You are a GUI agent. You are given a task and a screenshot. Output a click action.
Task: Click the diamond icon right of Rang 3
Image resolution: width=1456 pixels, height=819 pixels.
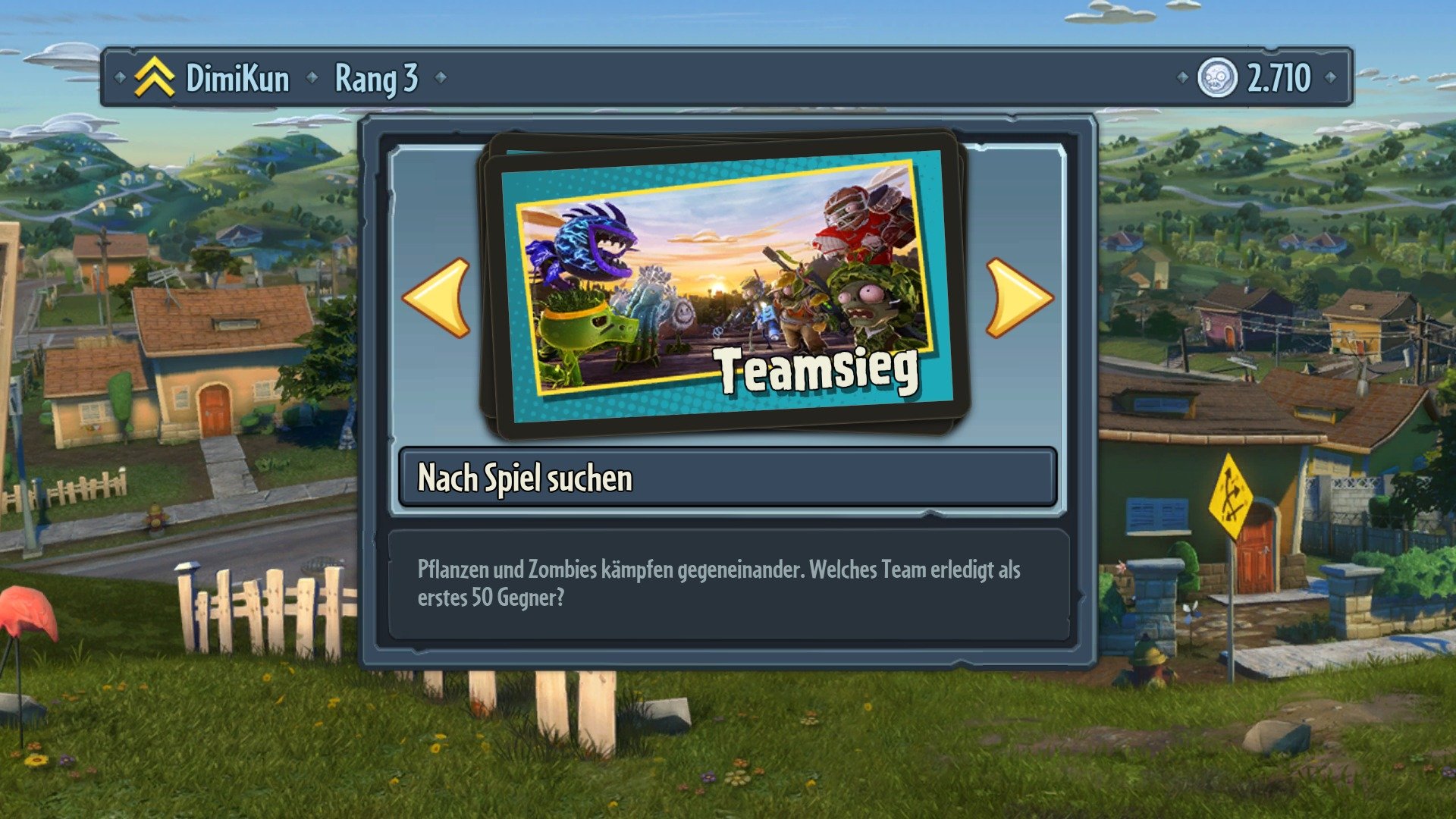pyautogui.click(x=442, y=78)
